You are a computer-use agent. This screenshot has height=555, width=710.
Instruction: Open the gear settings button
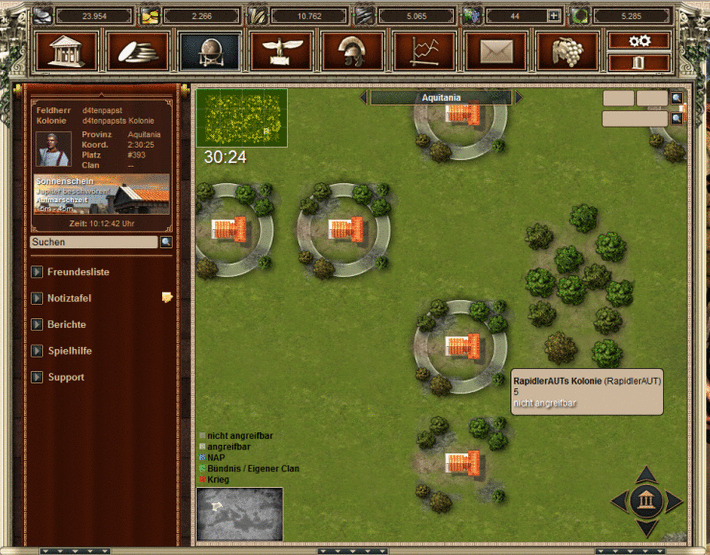(x=639, y=40)
